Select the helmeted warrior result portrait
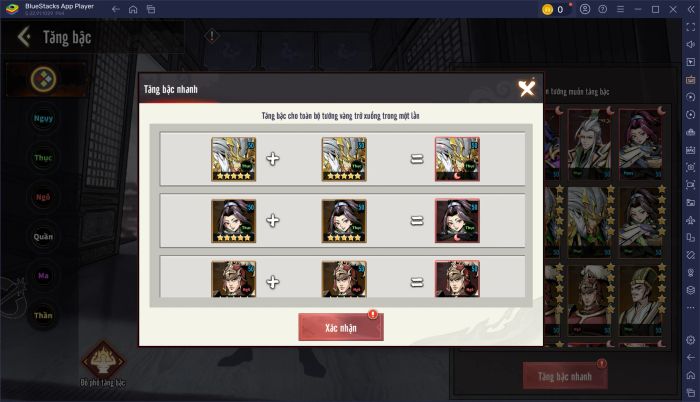Viewport: 700px width, 402px height. [457, 279]
